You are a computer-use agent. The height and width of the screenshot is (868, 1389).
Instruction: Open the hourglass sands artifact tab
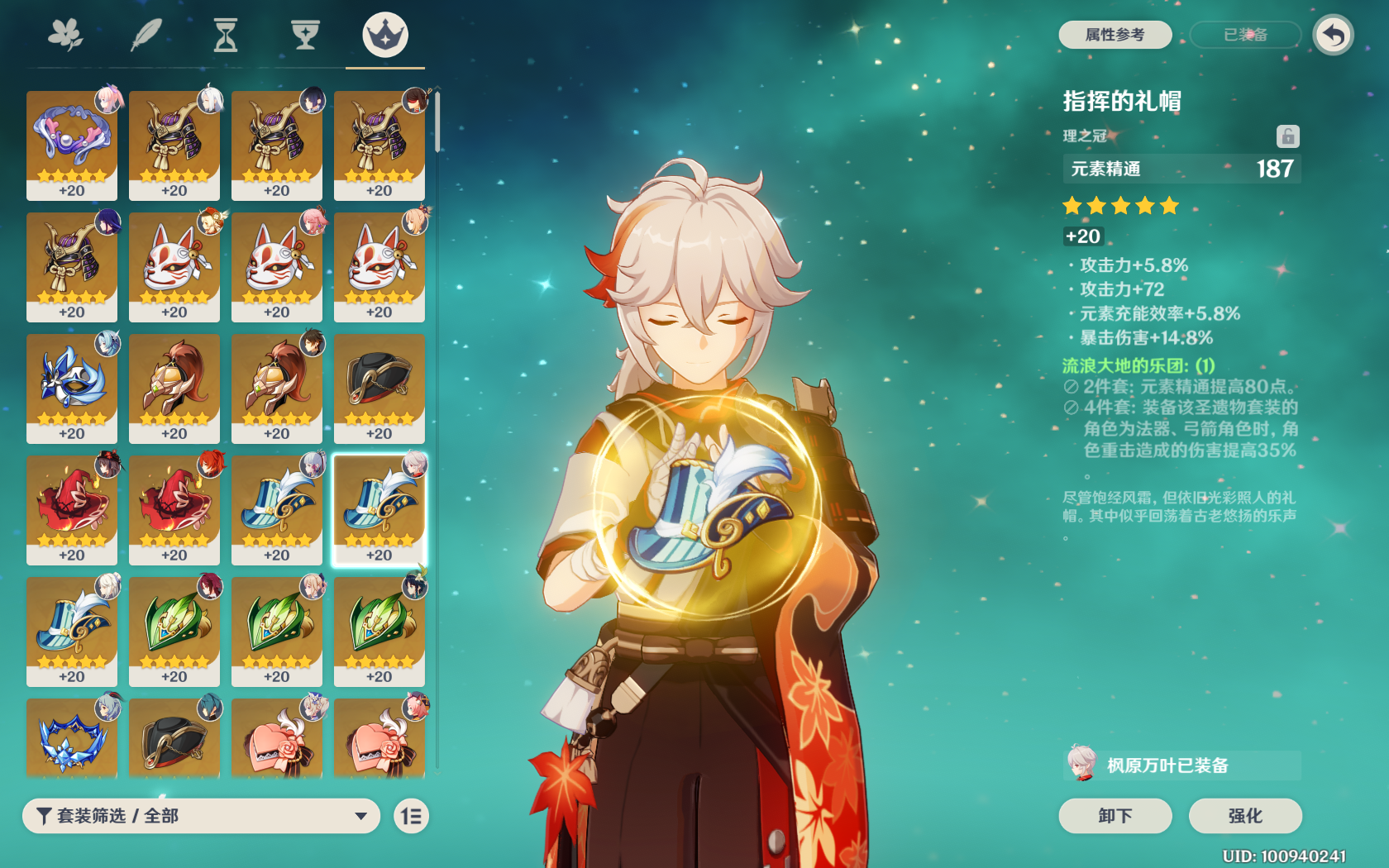tap(225, 36)
